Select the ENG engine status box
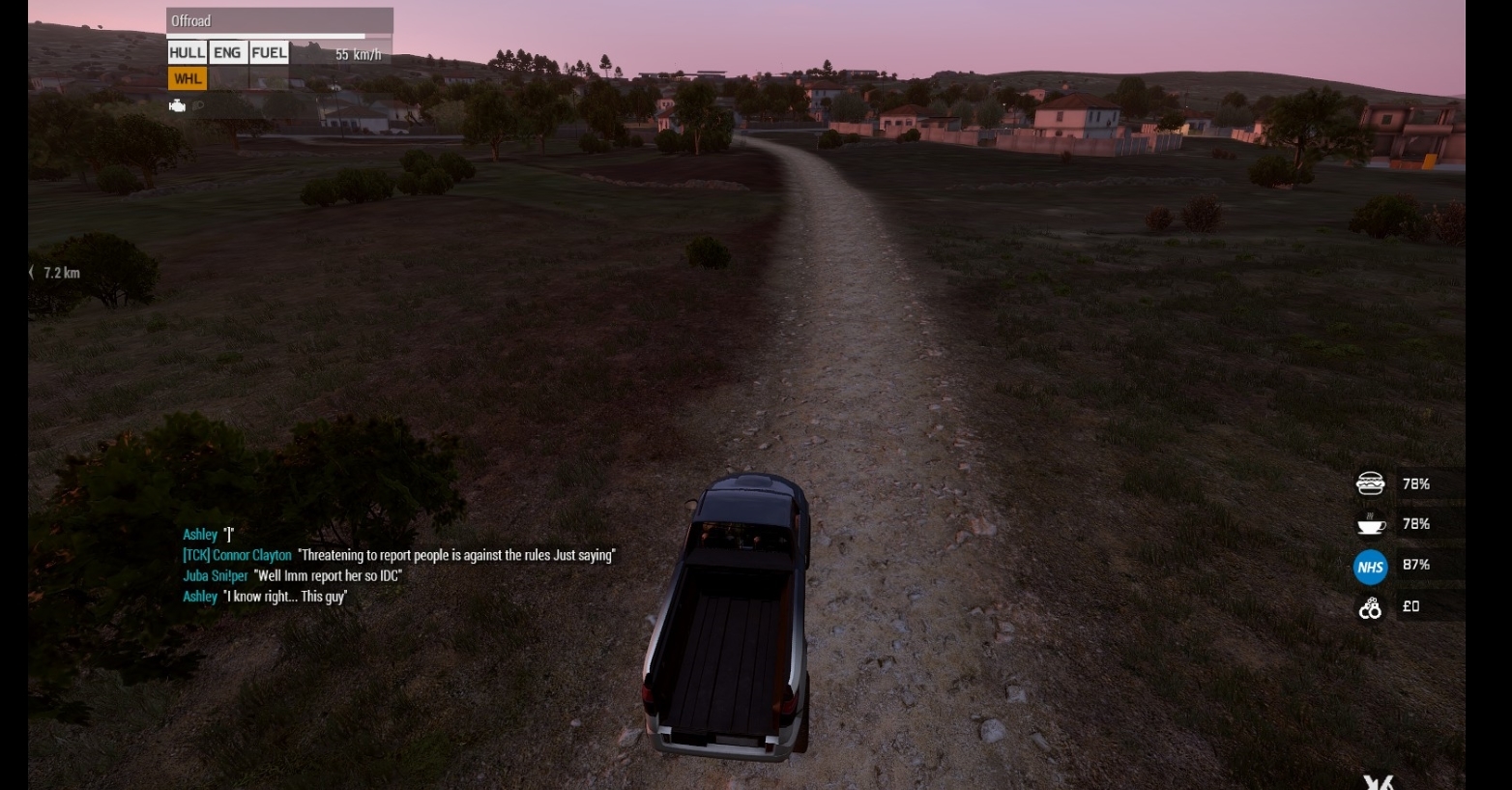1512x790 pixels. tap(227, 53)
